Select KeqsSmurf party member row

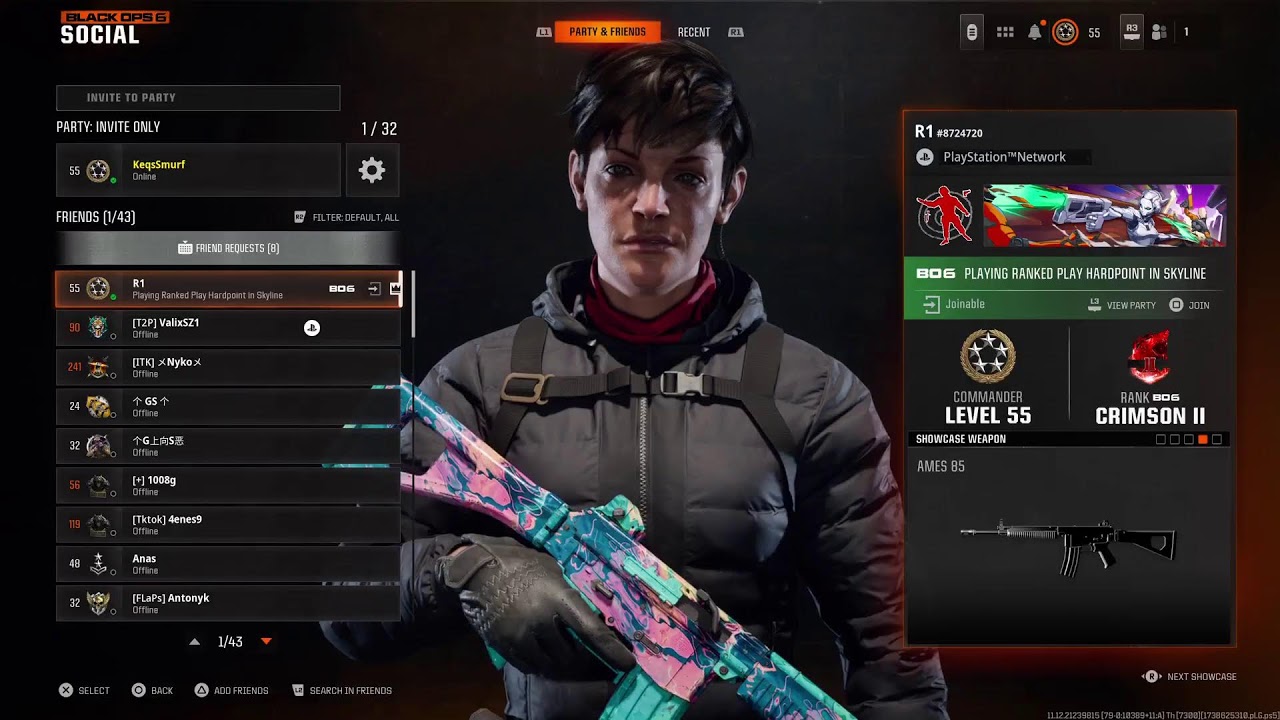click(x=198, y=170)
